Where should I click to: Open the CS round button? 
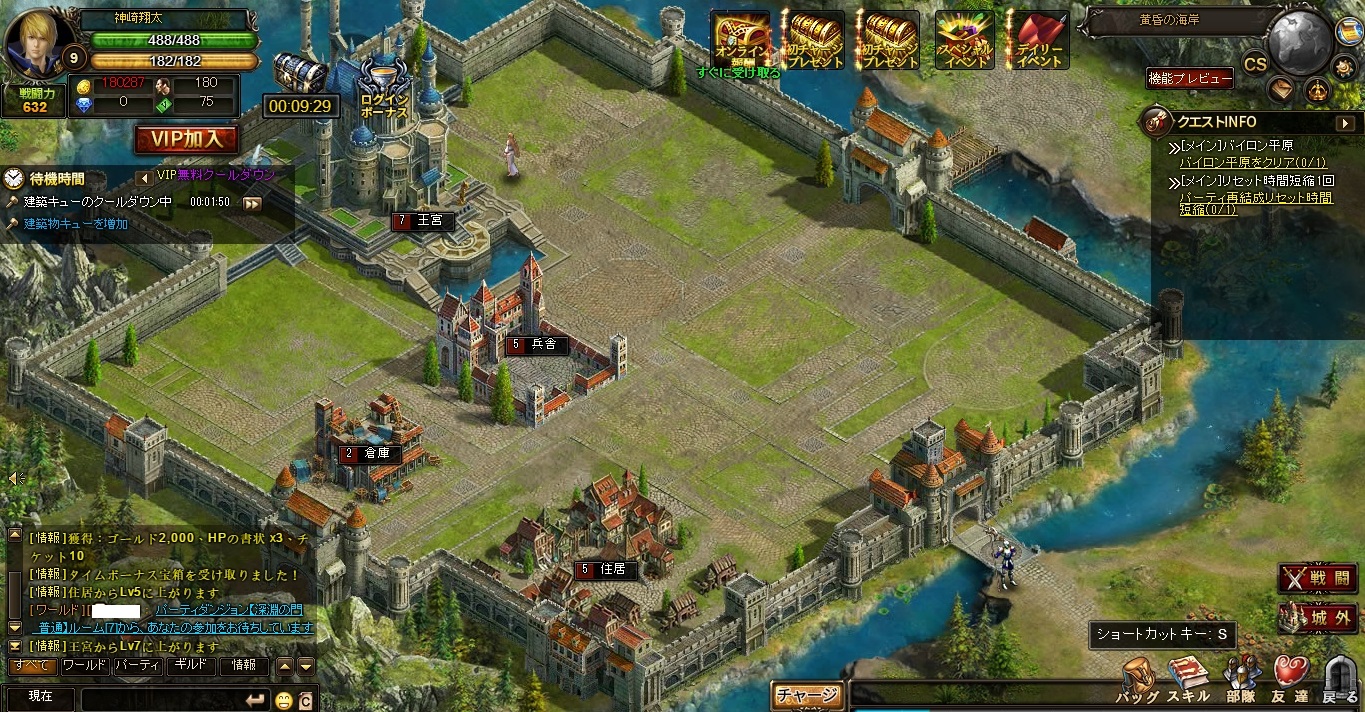point(1255,64)
